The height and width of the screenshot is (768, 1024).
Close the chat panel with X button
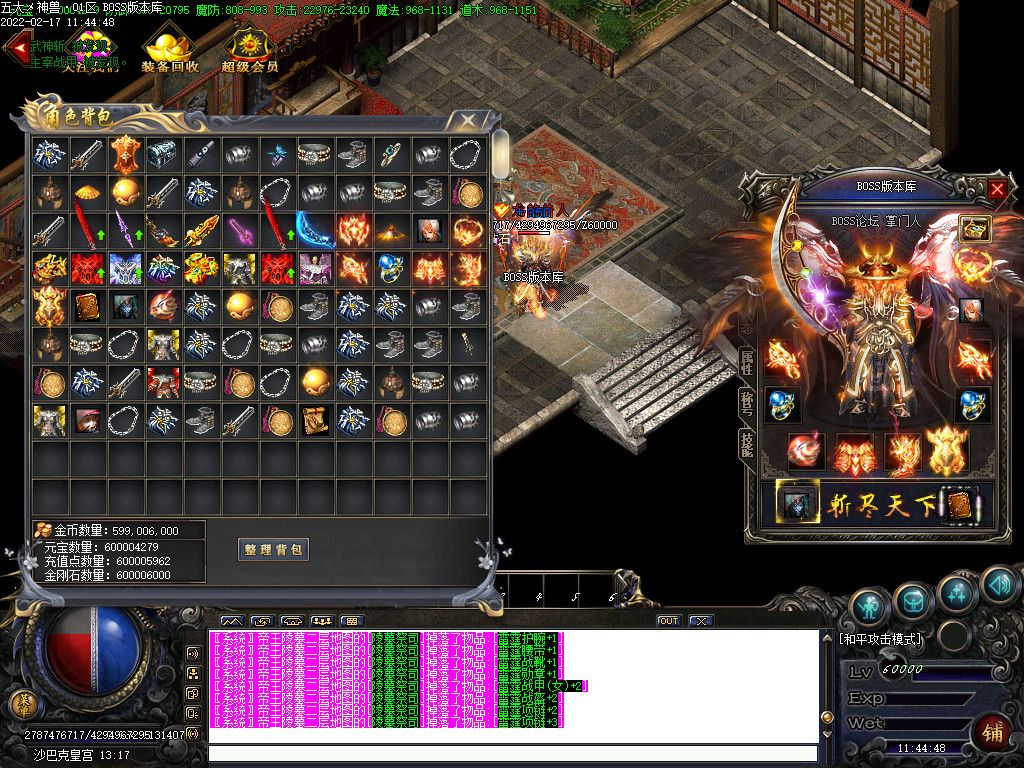click(701, 621)
